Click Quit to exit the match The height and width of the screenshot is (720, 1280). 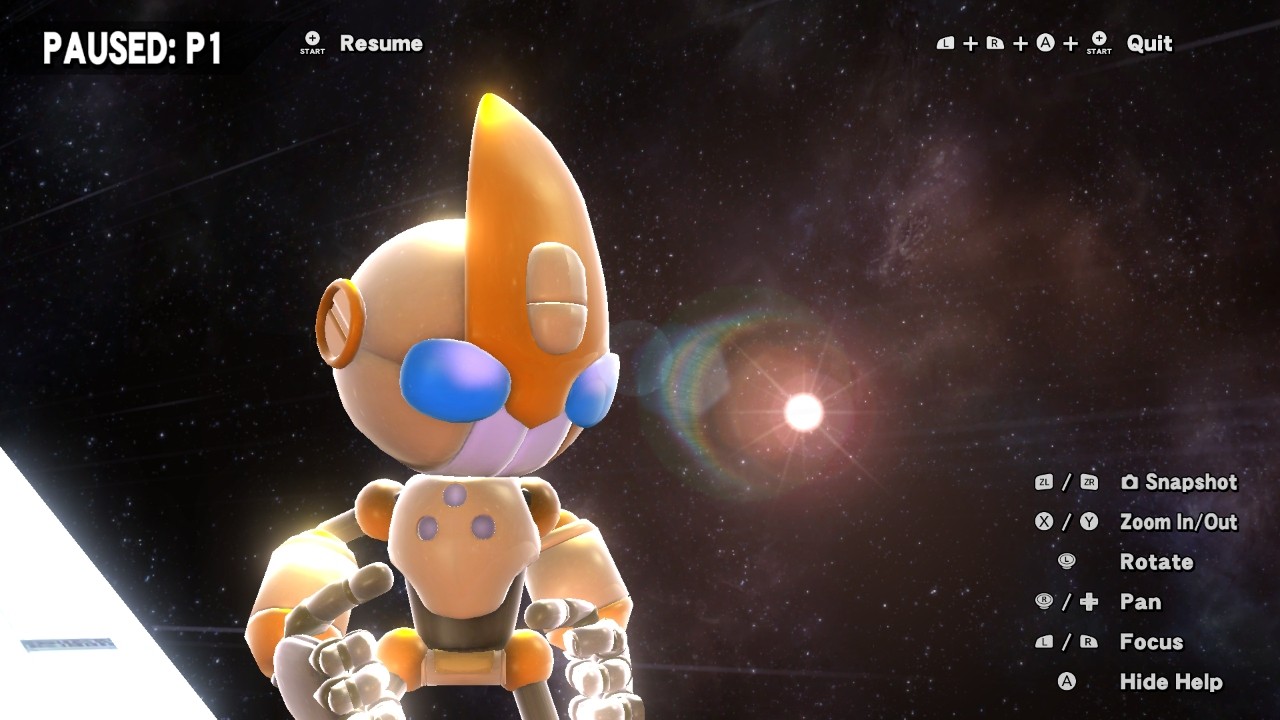click(x=1148, y=44)
